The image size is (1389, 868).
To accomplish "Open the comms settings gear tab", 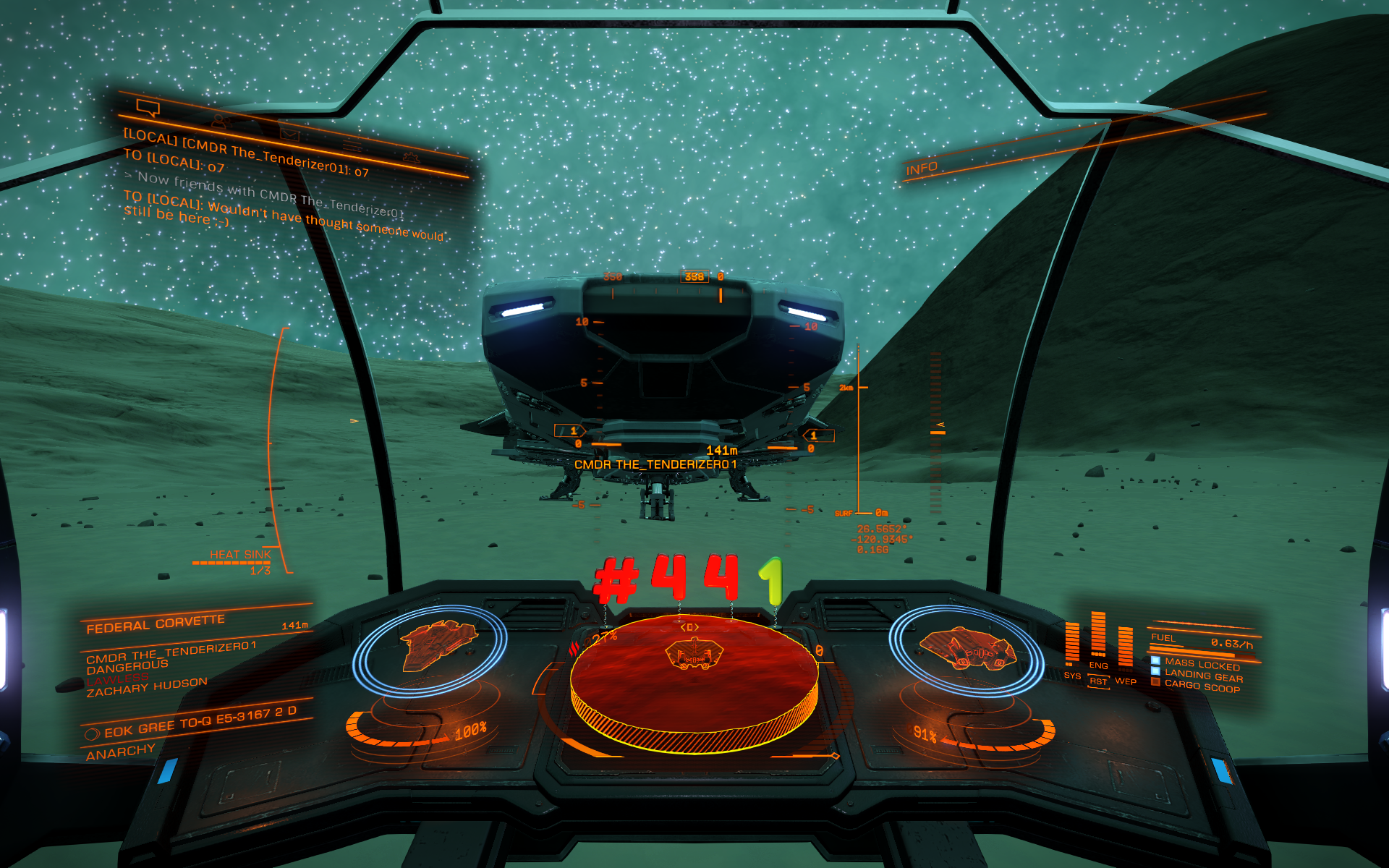I will pos(411,157).
